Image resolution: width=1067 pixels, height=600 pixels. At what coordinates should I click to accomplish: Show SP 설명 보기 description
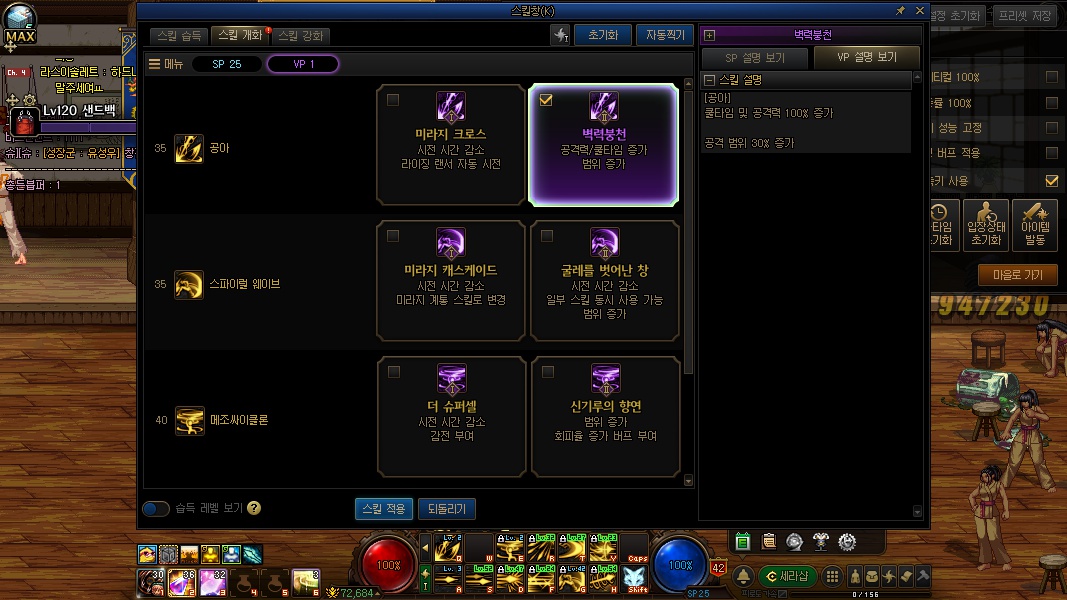tap(755, 57)
